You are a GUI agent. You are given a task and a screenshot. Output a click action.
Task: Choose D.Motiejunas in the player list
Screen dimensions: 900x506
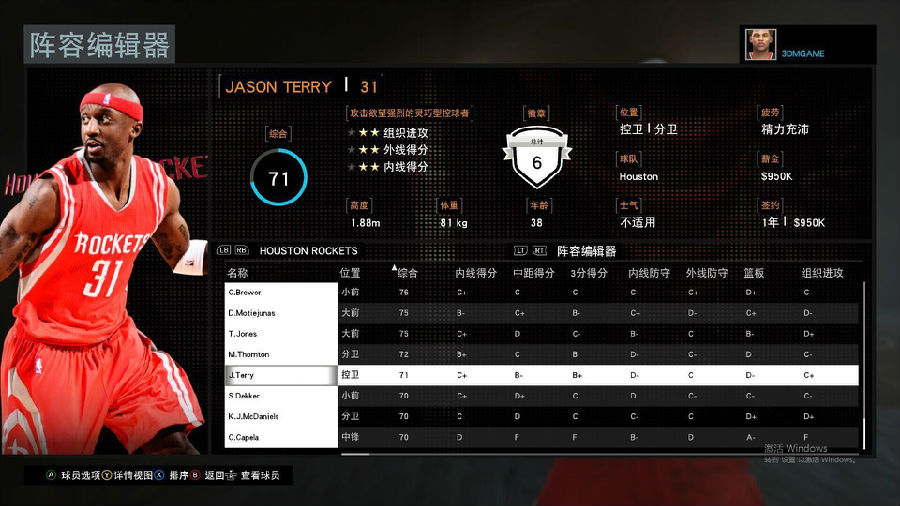pyautogui.click(x=281, y=313)
